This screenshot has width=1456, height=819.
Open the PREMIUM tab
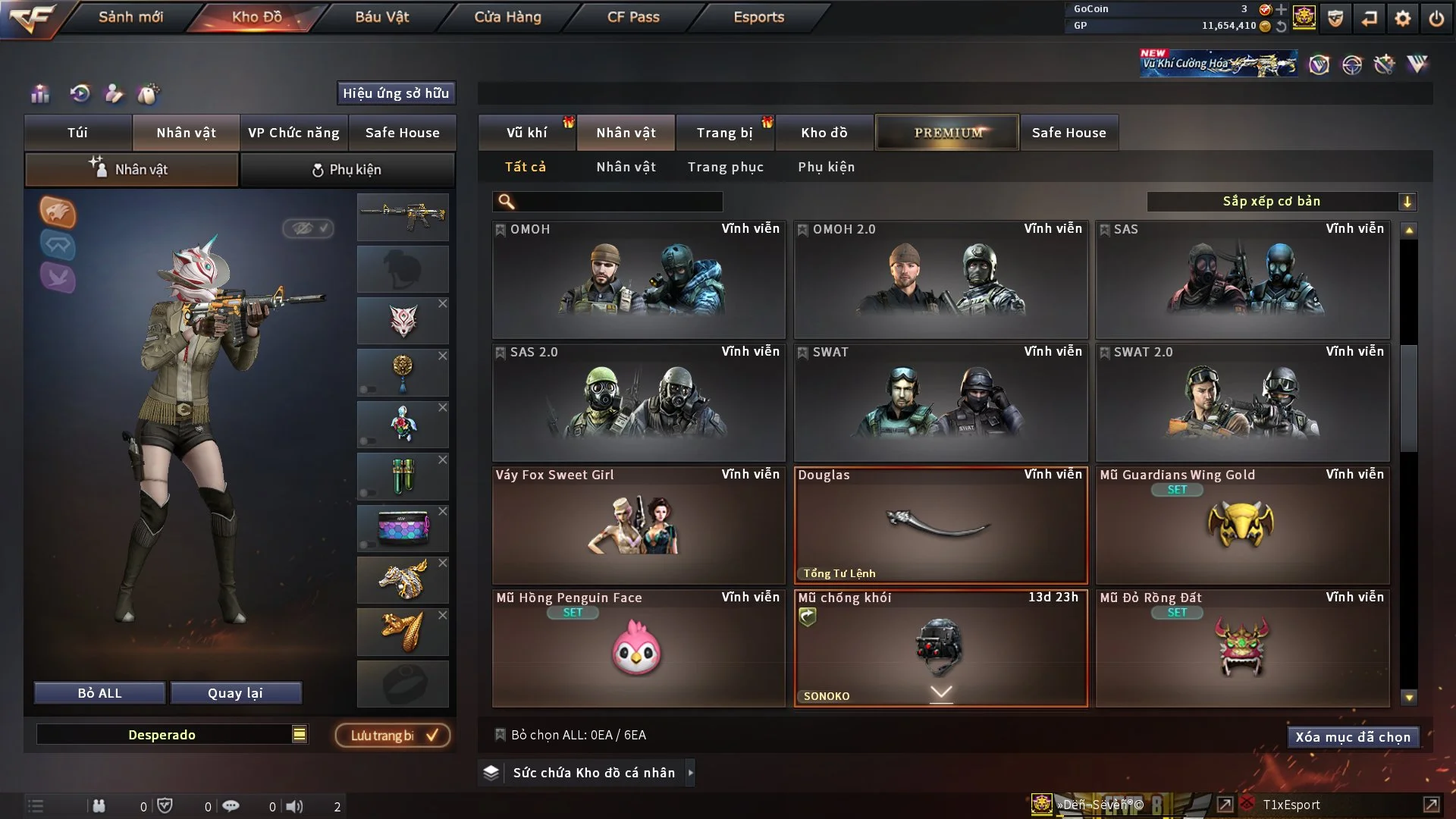click(947, 133)
